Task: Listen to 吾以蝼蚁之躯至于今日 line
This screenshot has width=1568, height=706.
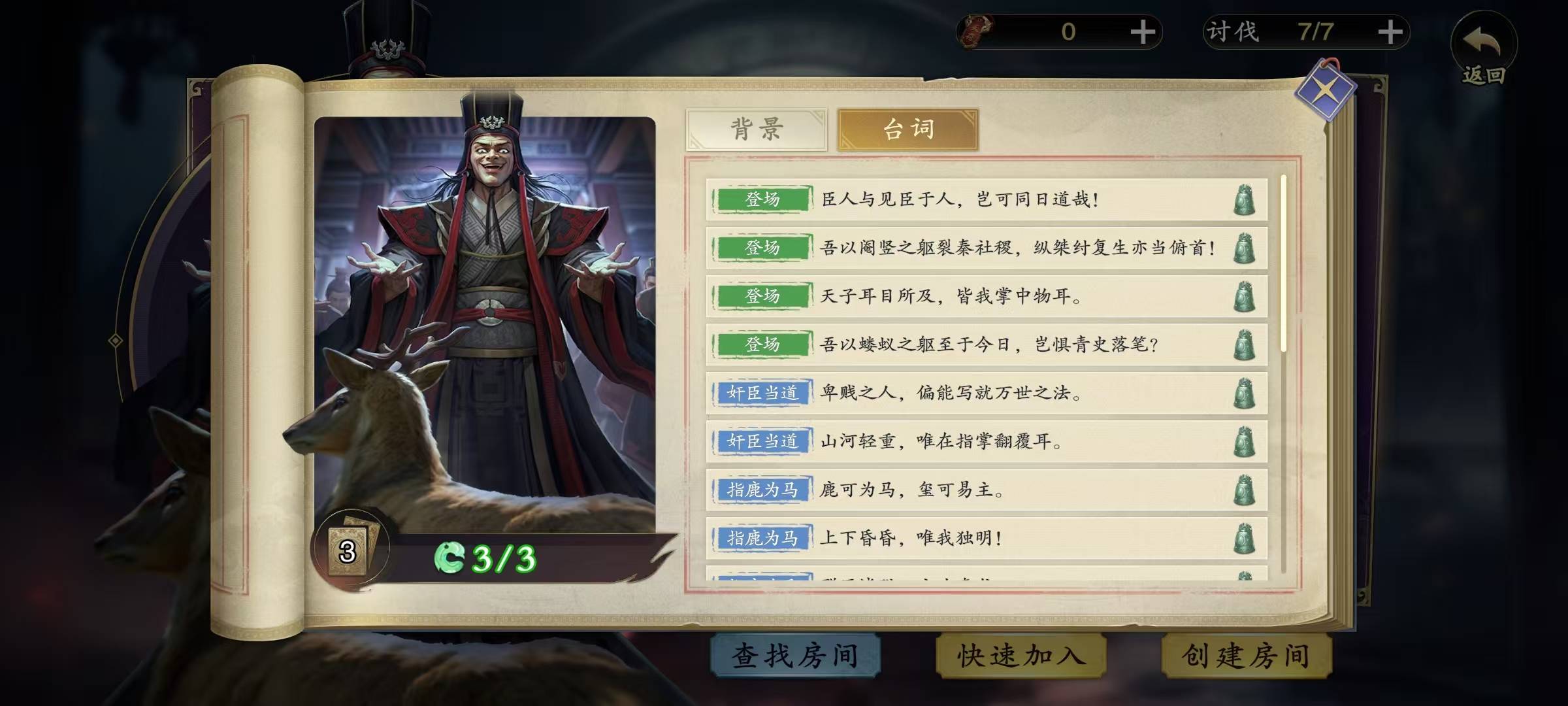Action: point(1244,345)
